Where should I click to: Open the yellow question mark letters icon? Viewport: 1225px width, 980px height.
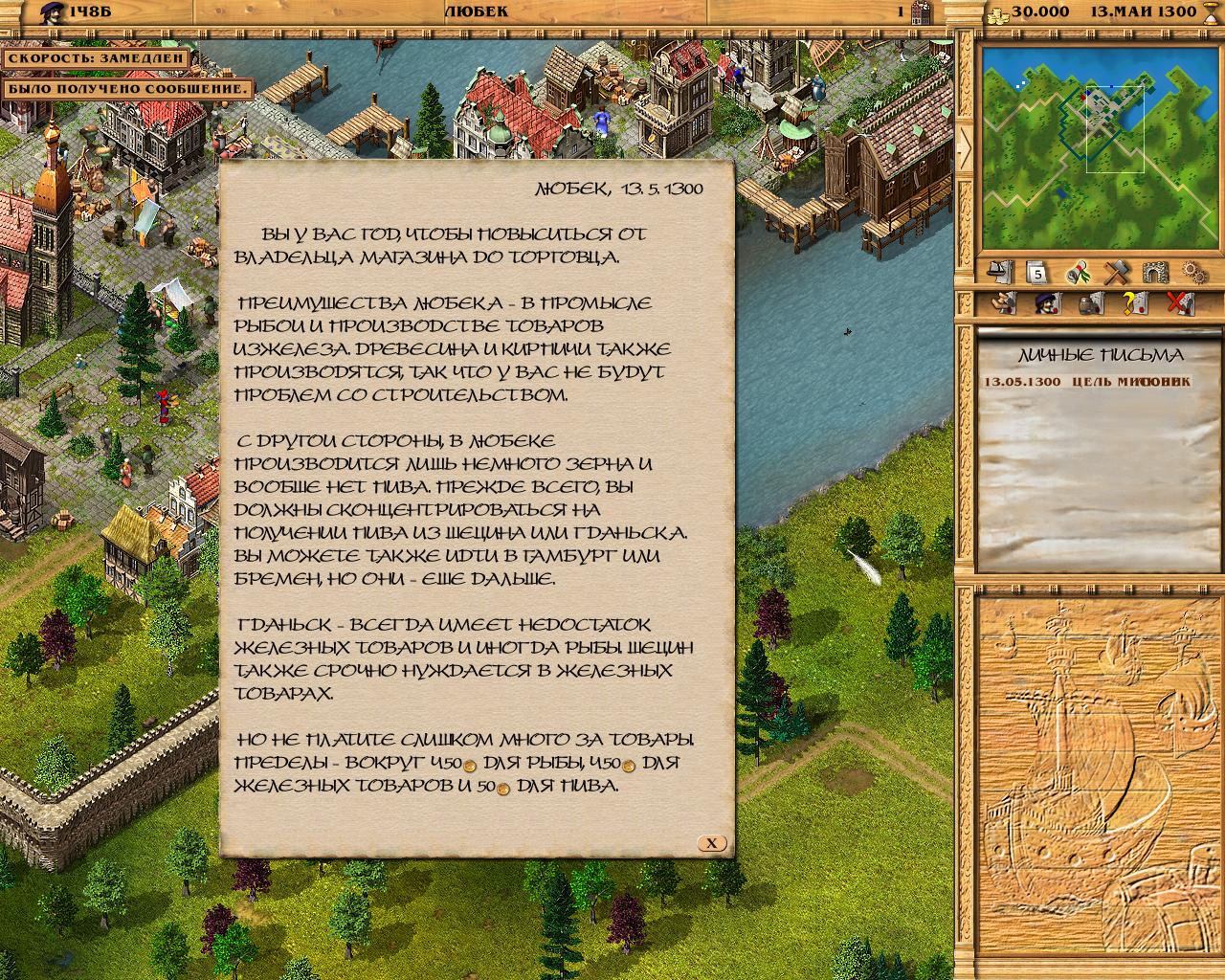1136,304
